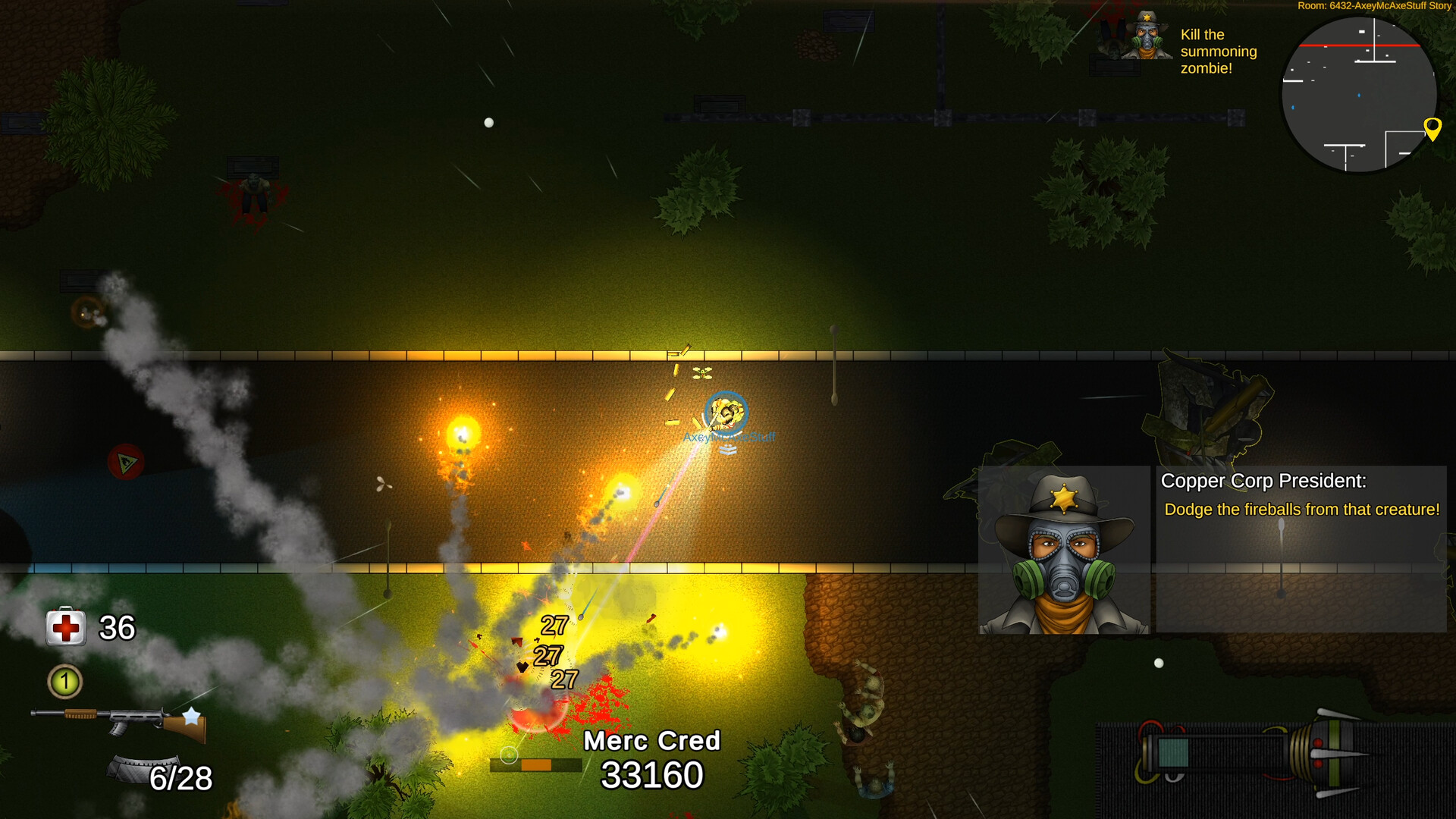Click the star badge on the rifle
Image resolution: width=1456 pixels, height=819 pixels.
[192, 714]
